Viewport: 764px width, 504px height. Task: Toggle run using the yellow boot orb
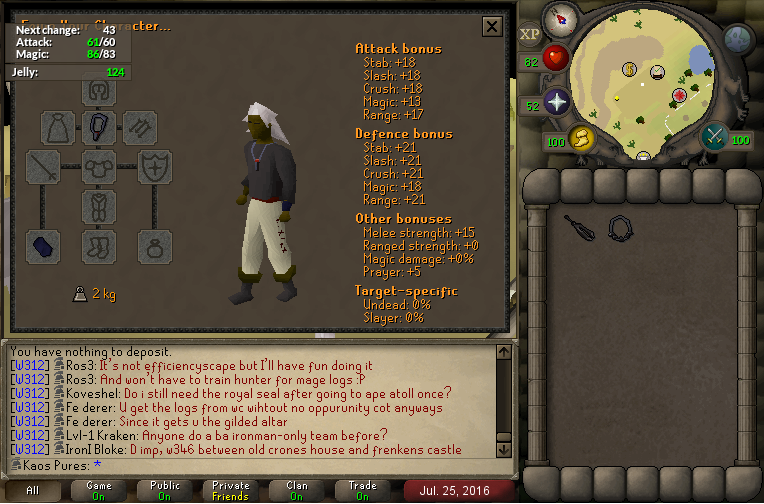580,139
